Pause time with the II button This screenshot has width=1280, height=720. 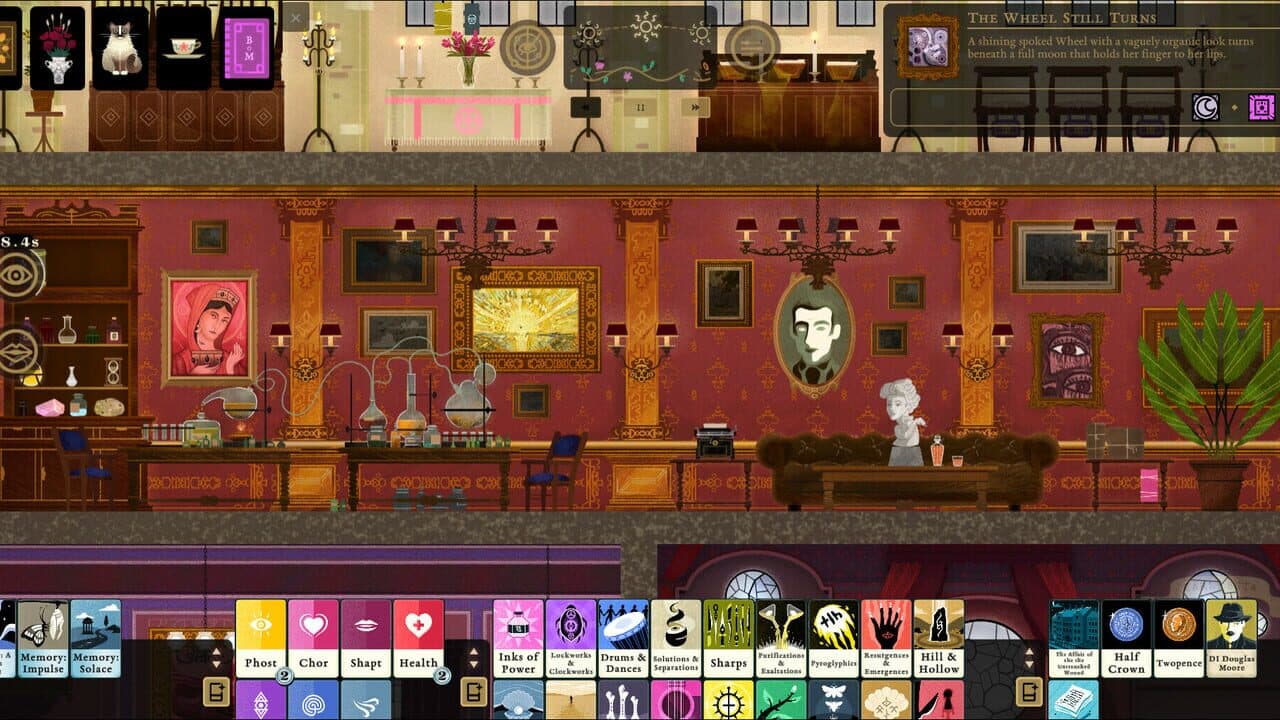640,106
